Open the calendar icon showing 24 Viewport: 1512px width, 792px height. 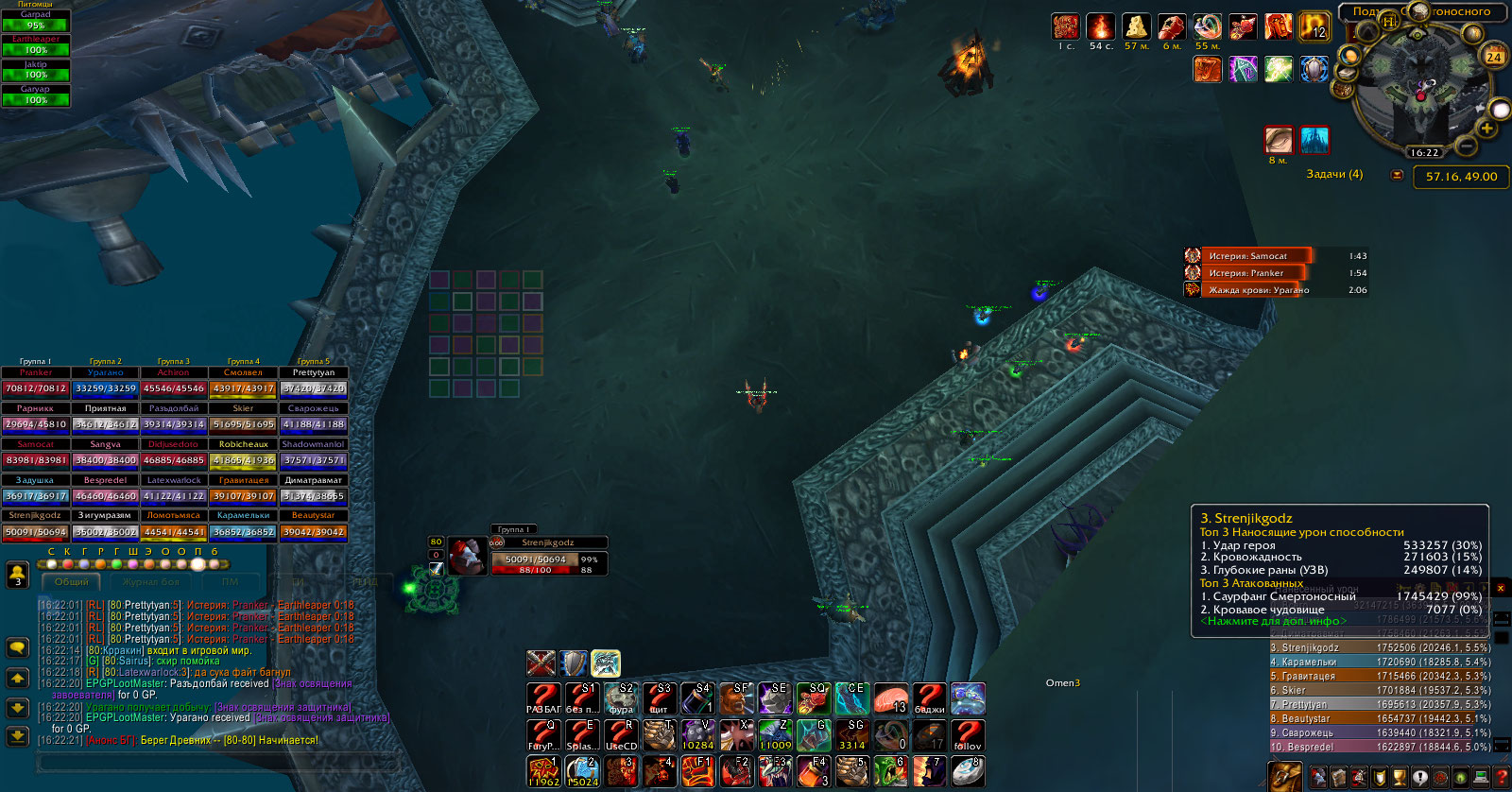[1494, 57]
